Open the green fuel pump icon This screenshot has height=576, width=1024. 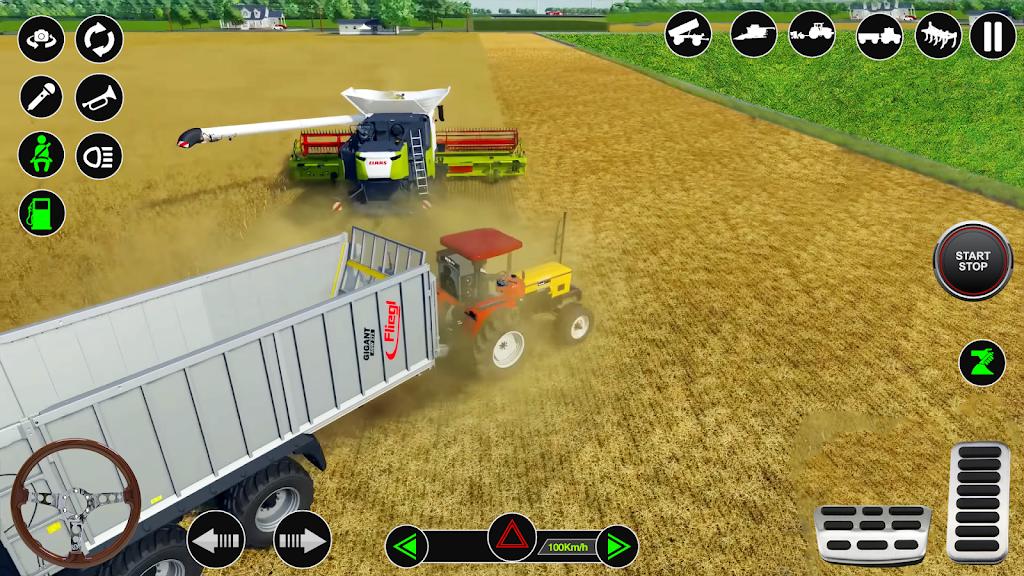click(x=41, y=213)
